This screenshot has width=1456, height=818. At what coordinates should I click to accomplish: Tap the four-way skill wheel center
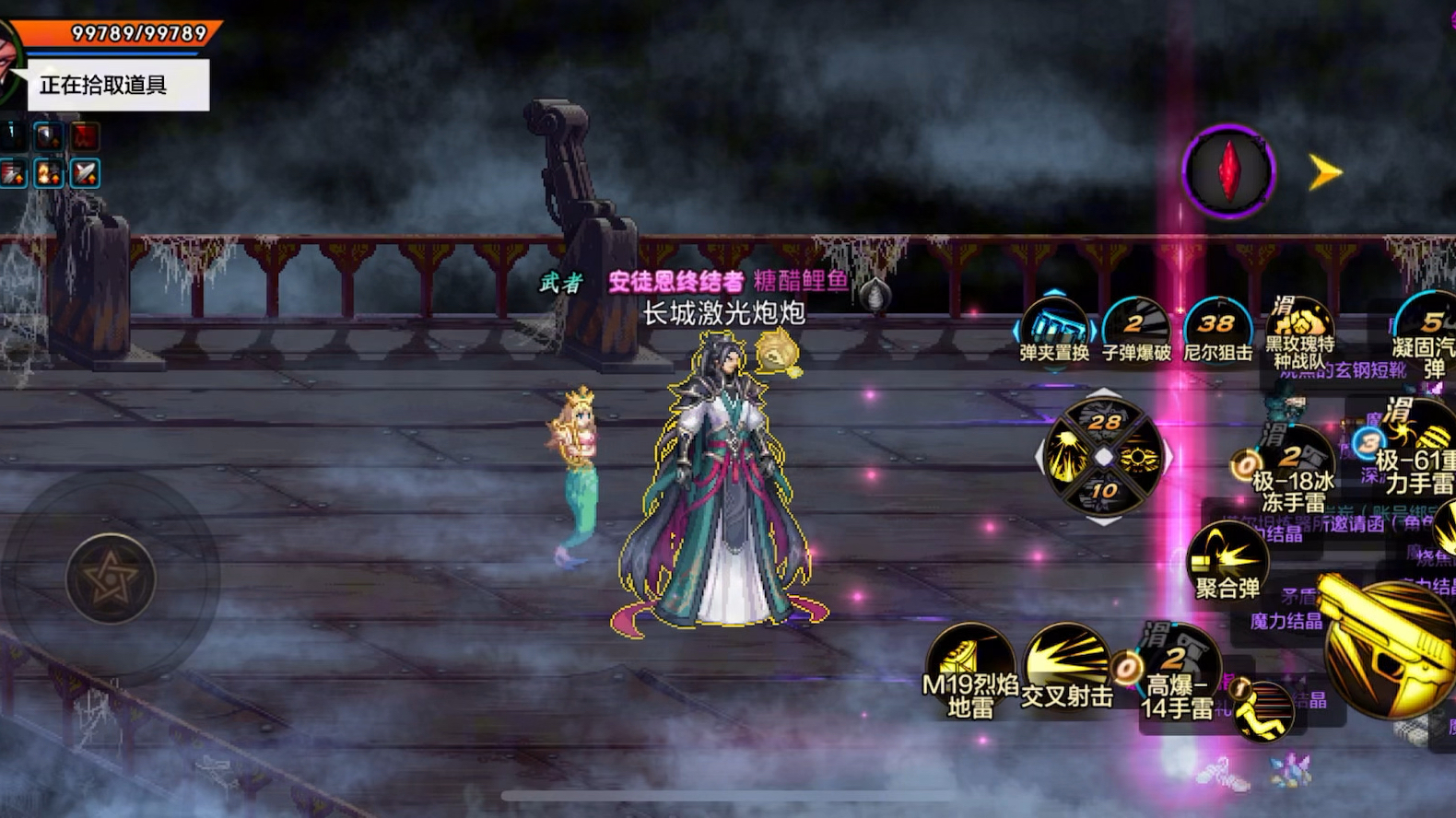click(1104, 457)
